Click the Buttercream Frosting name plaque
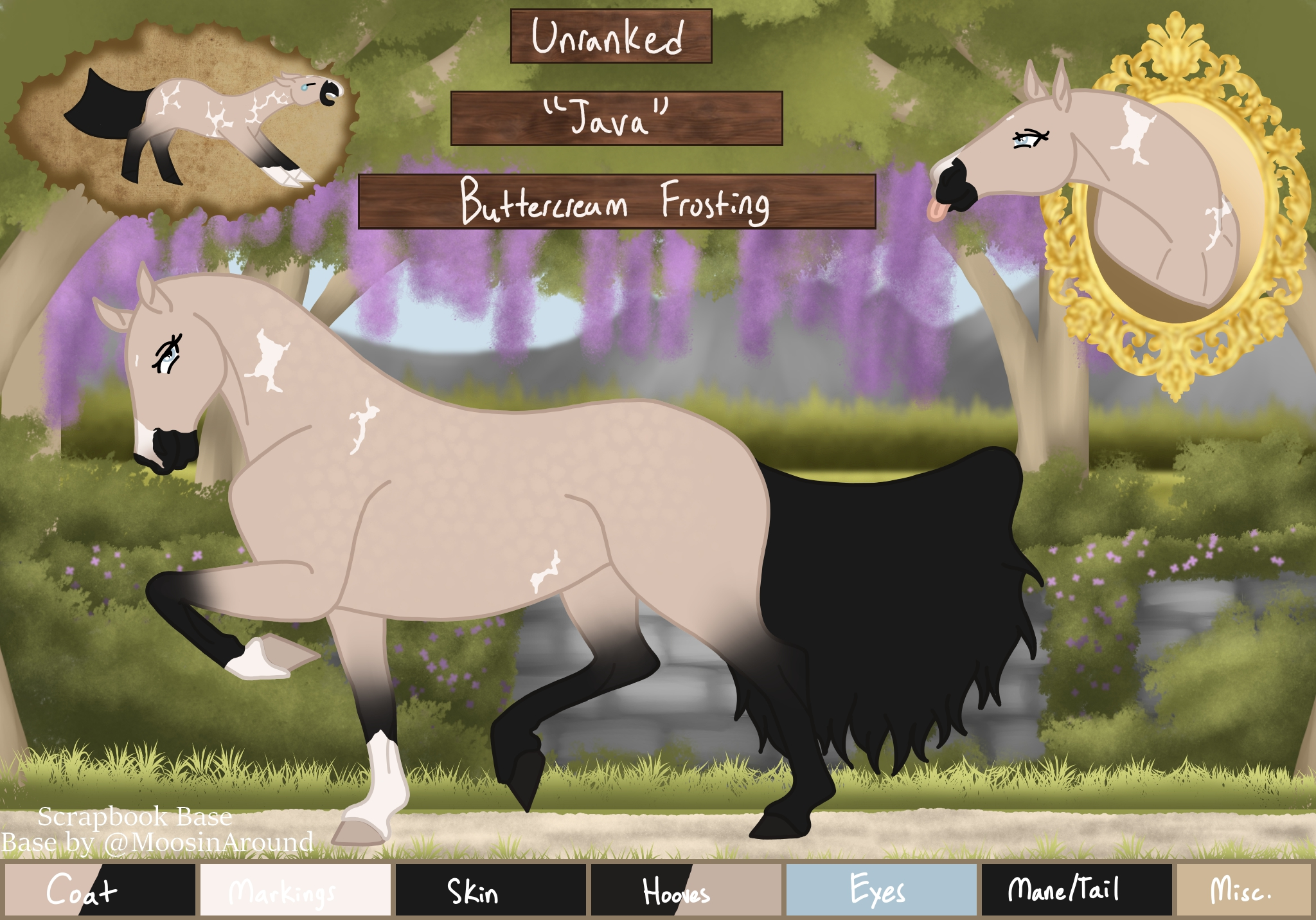This screenshot has width=1316, height=920. pyautogui.click(x=616, y=201)
